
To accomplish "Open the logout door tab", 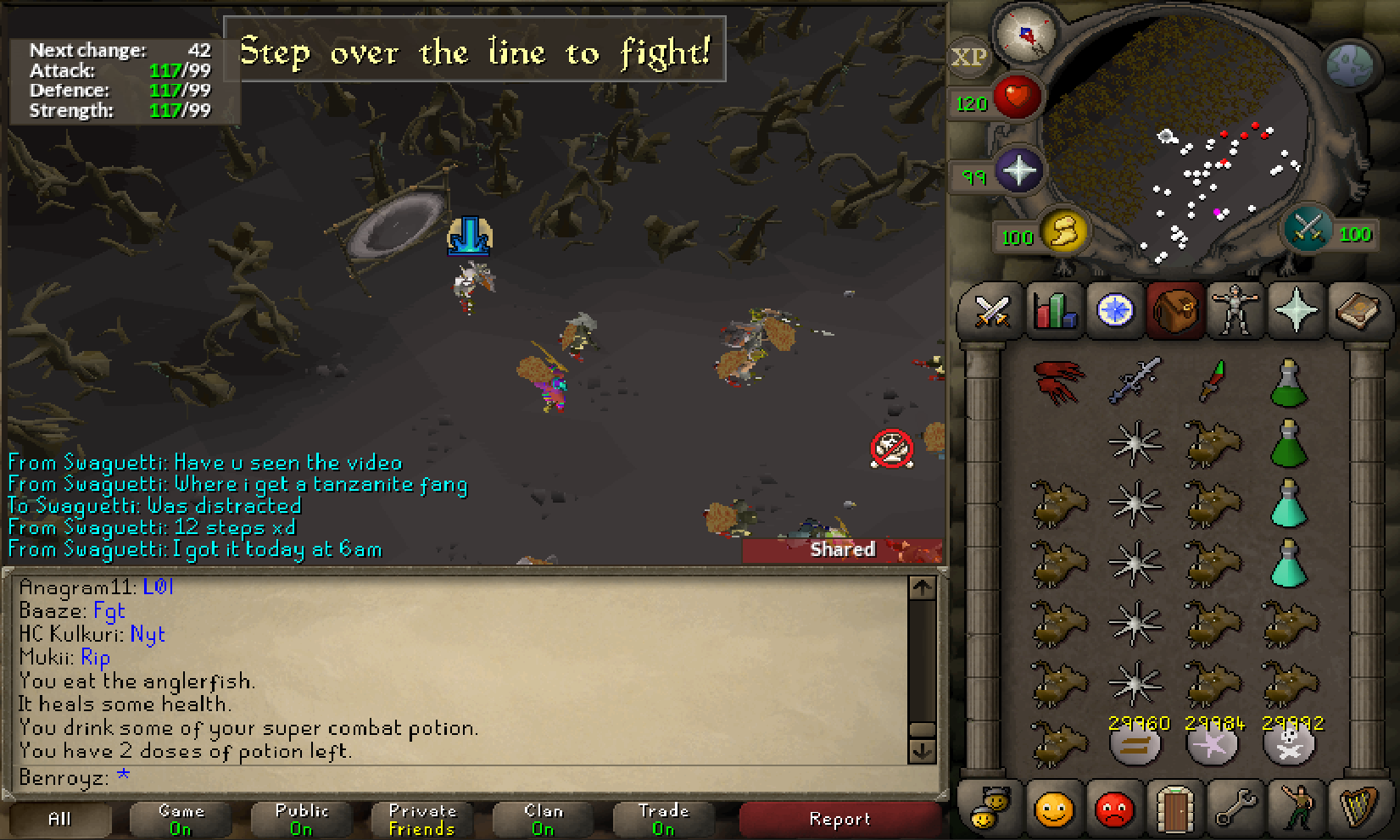I will (x=1174, y=808).
